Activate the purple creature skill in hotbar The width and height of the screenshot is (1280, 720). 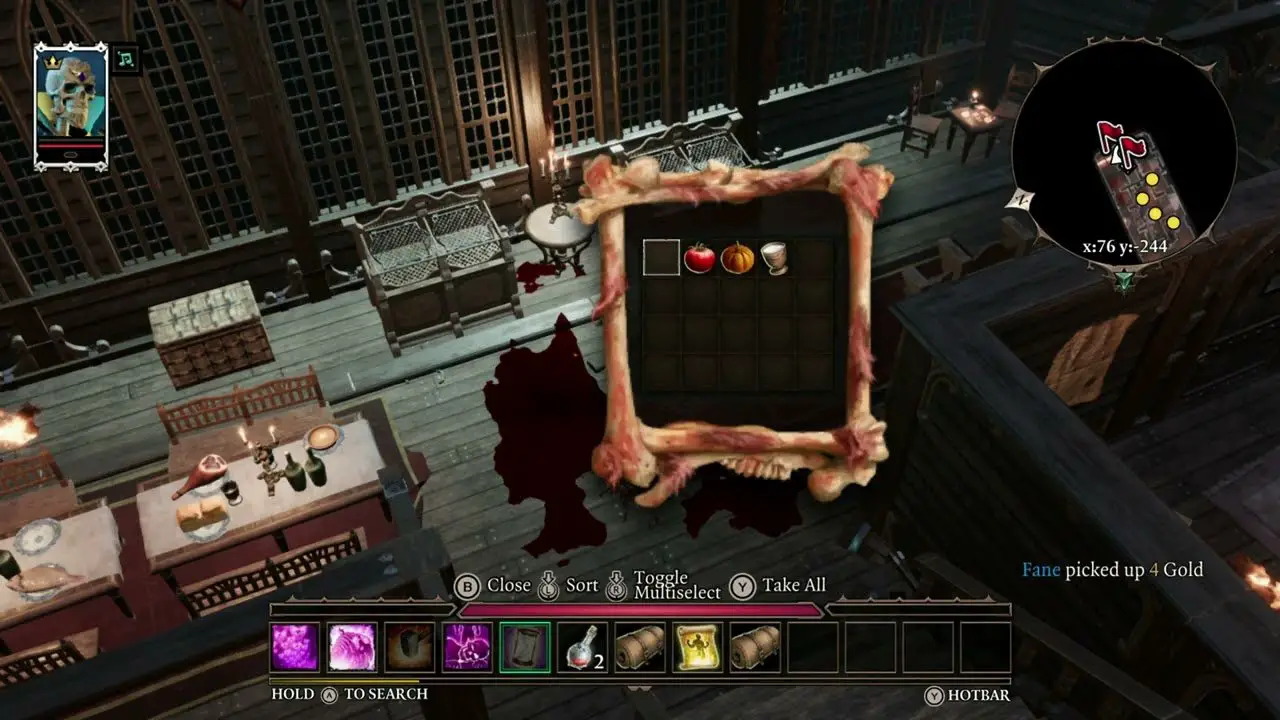click(467, 647)
